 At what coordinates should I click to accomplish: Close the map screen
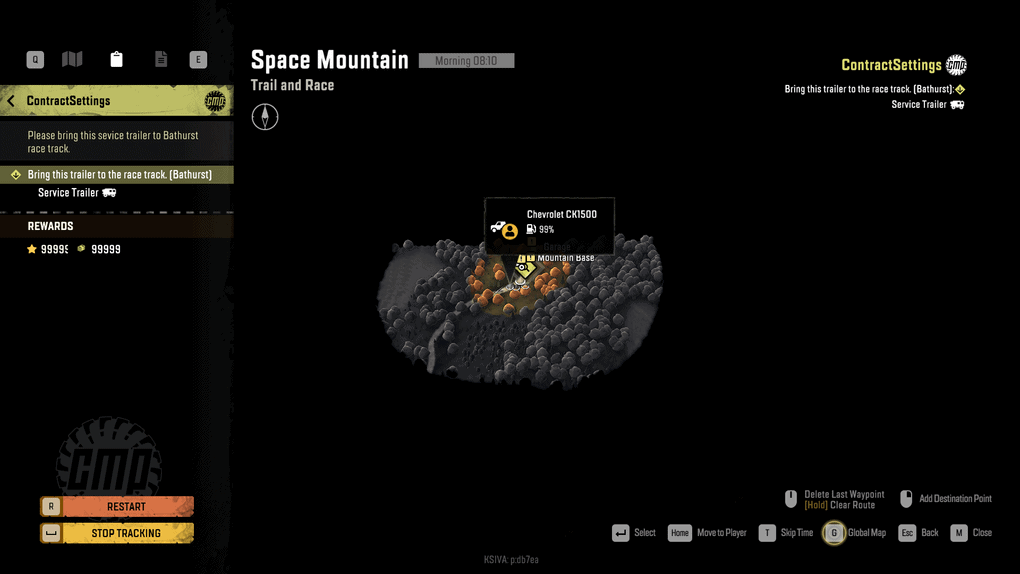[x=972, y=533]
